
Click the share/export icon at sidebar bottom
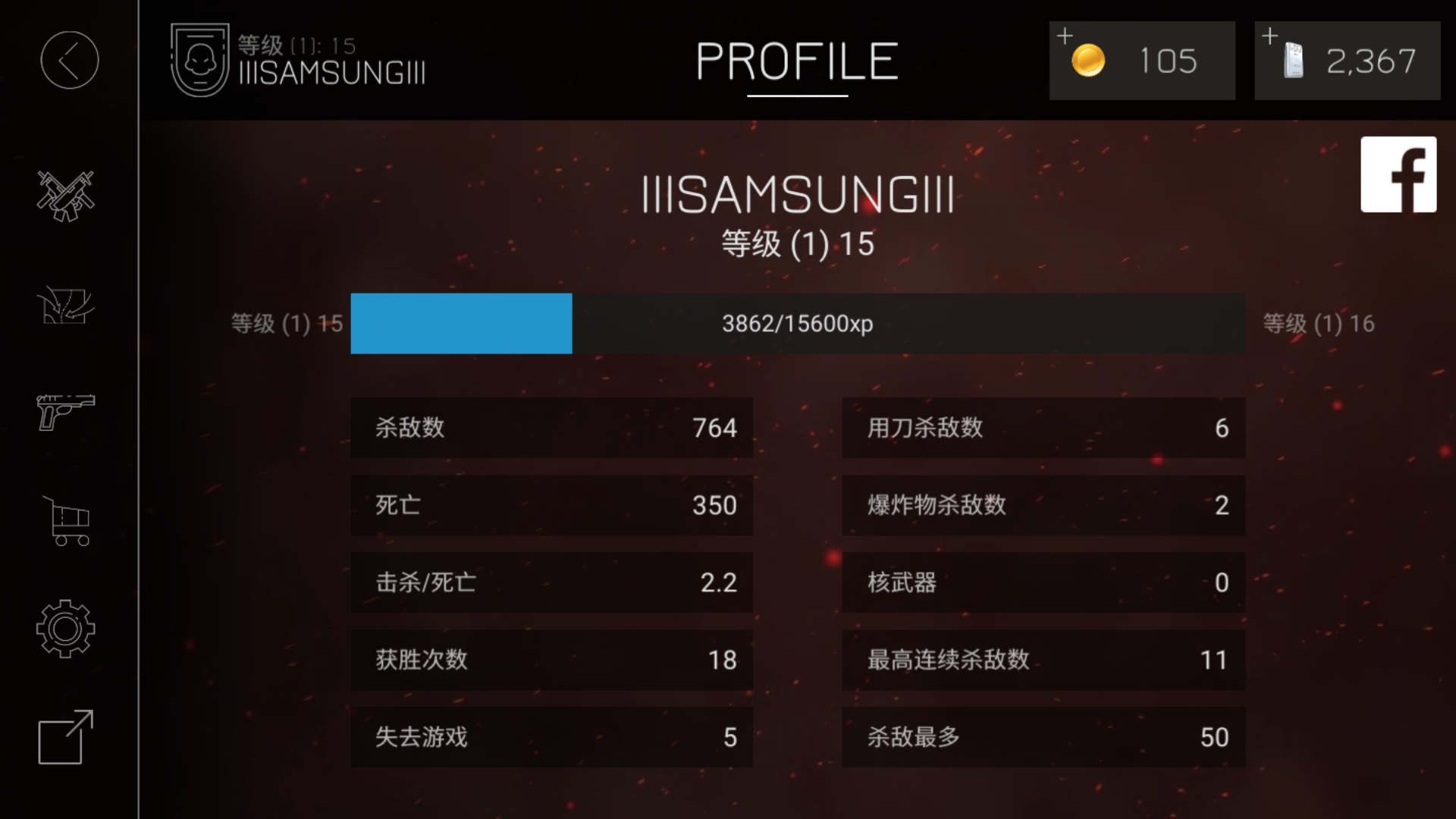pyautogui.click(x=67, y=737)
